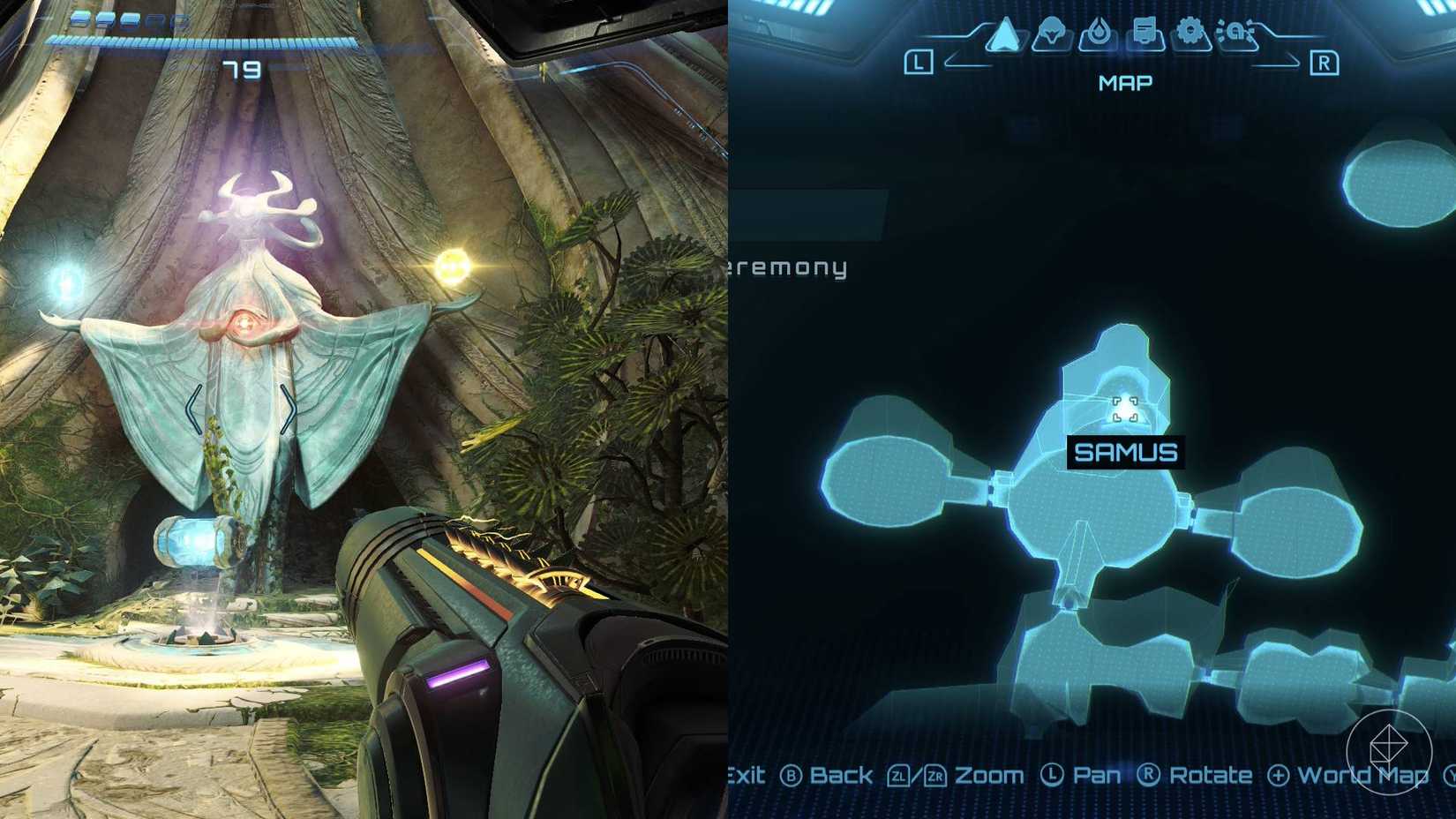Image resolution: width=1456 pixels, height=819 pixels.
Task: Switch to the MAP menu tab
Action: pos(1125,83)
